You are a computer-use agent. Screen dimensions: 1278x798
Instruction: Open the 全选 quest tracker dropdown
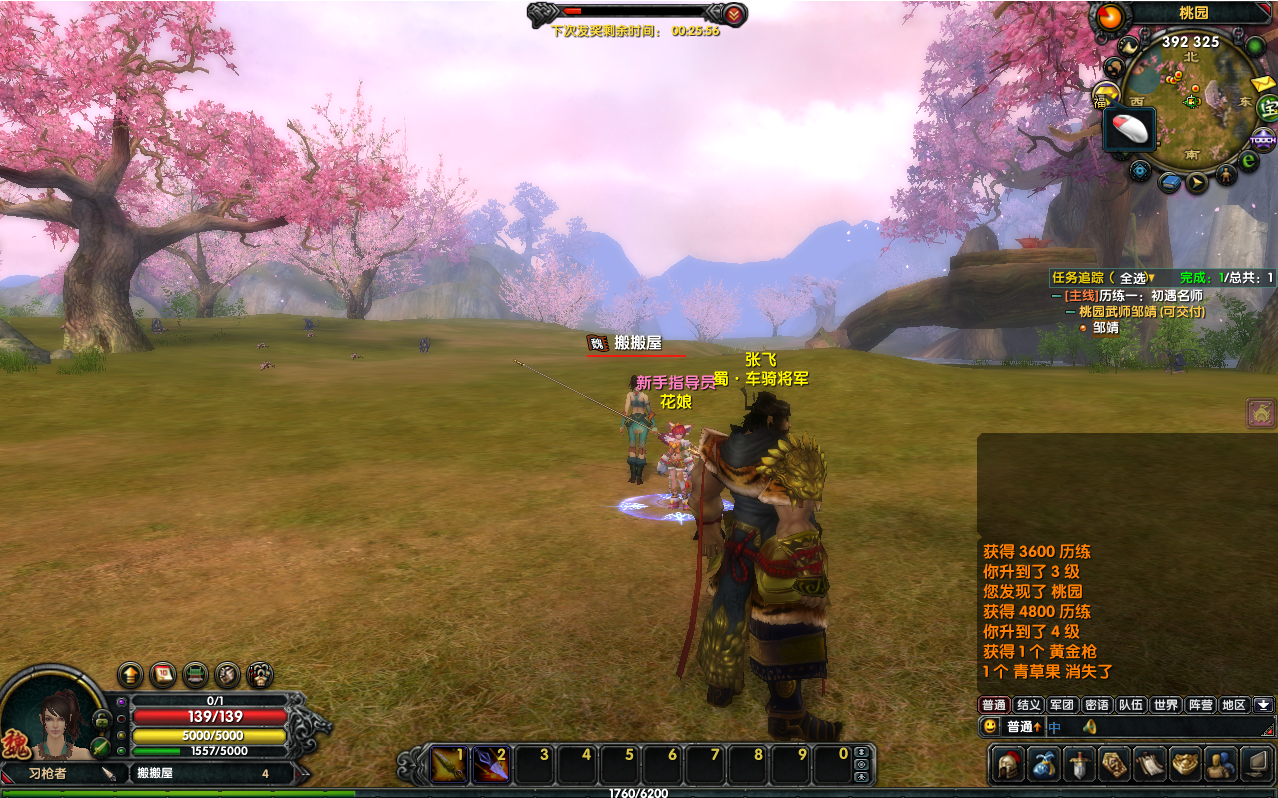tap(1137, 278)
